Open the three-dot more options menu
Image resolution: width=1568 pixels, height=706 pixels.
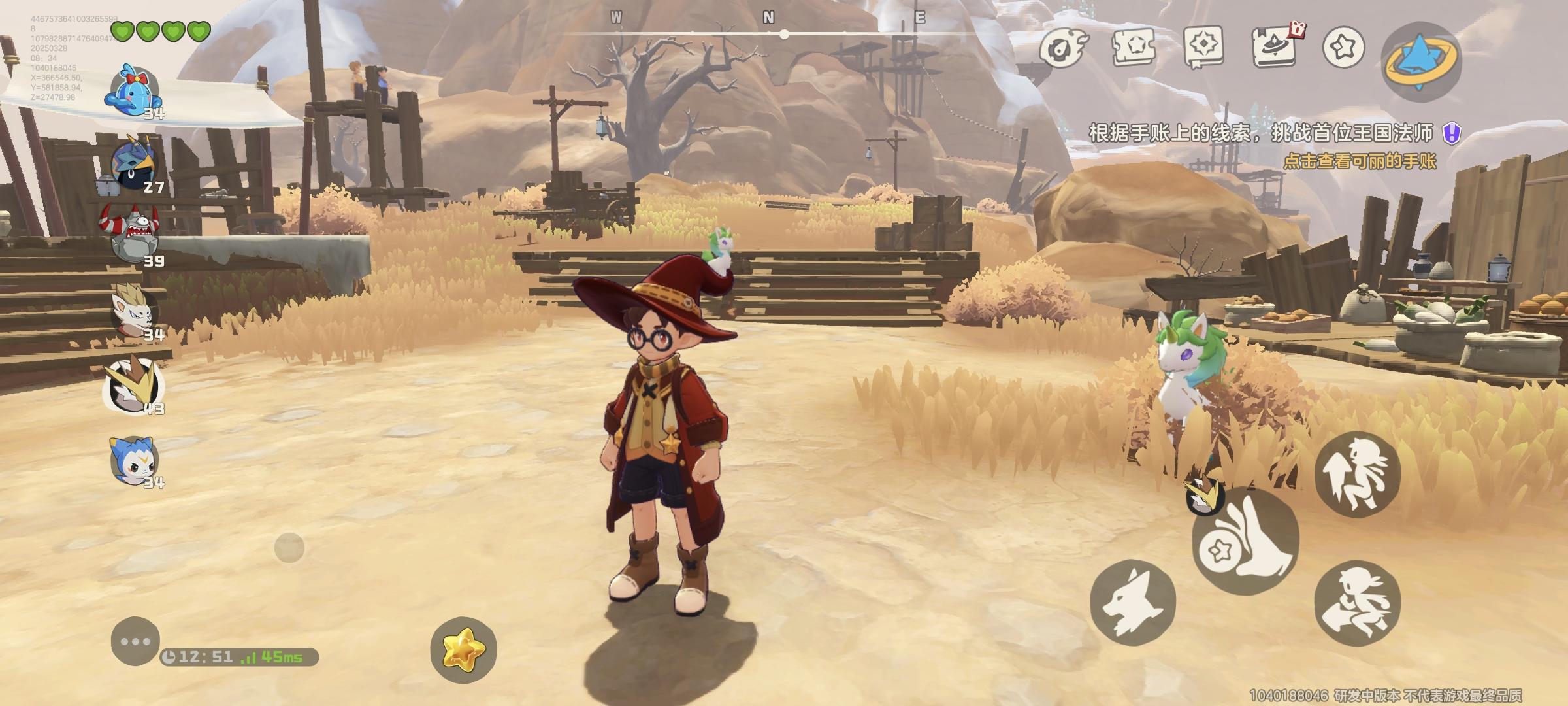point(135,641)
